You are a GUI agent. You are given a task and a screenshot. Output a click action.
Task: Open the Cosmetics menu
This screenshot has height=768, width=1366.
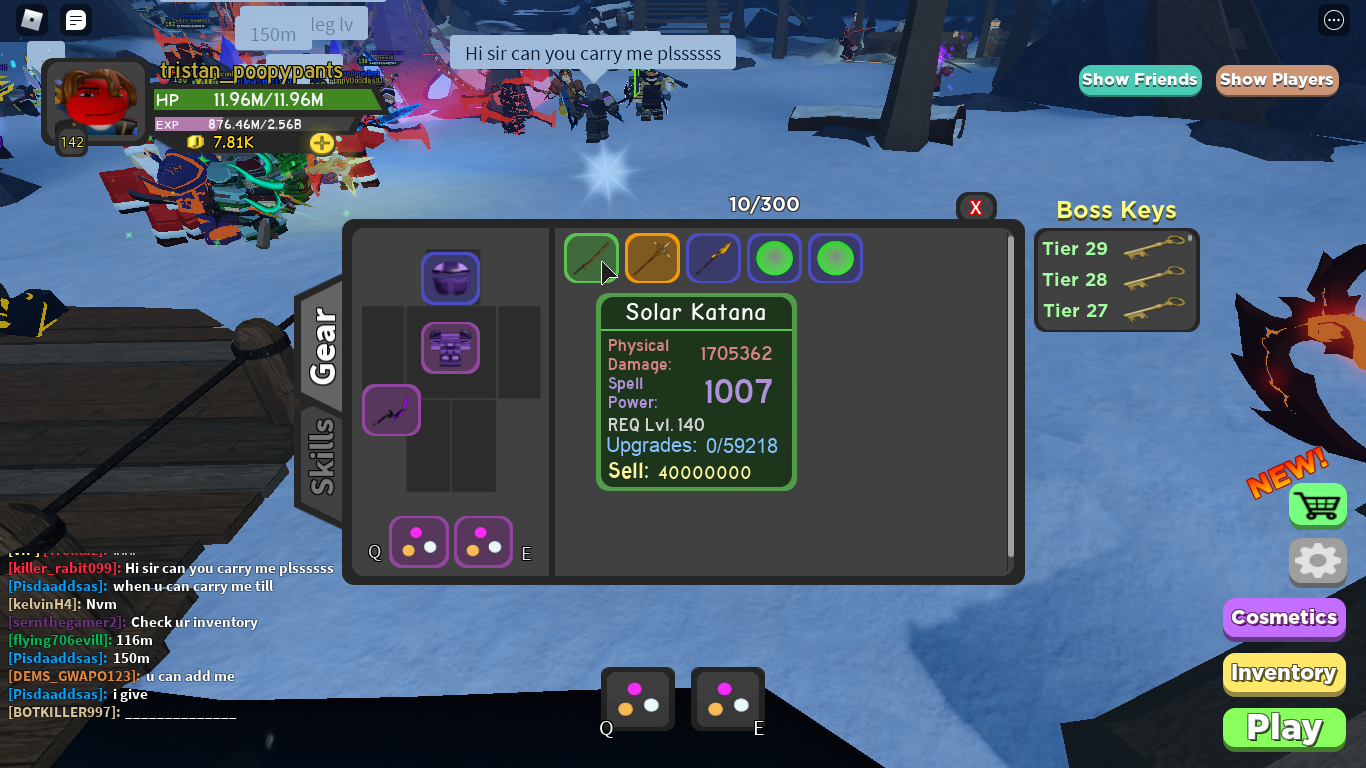[1283, 618]
